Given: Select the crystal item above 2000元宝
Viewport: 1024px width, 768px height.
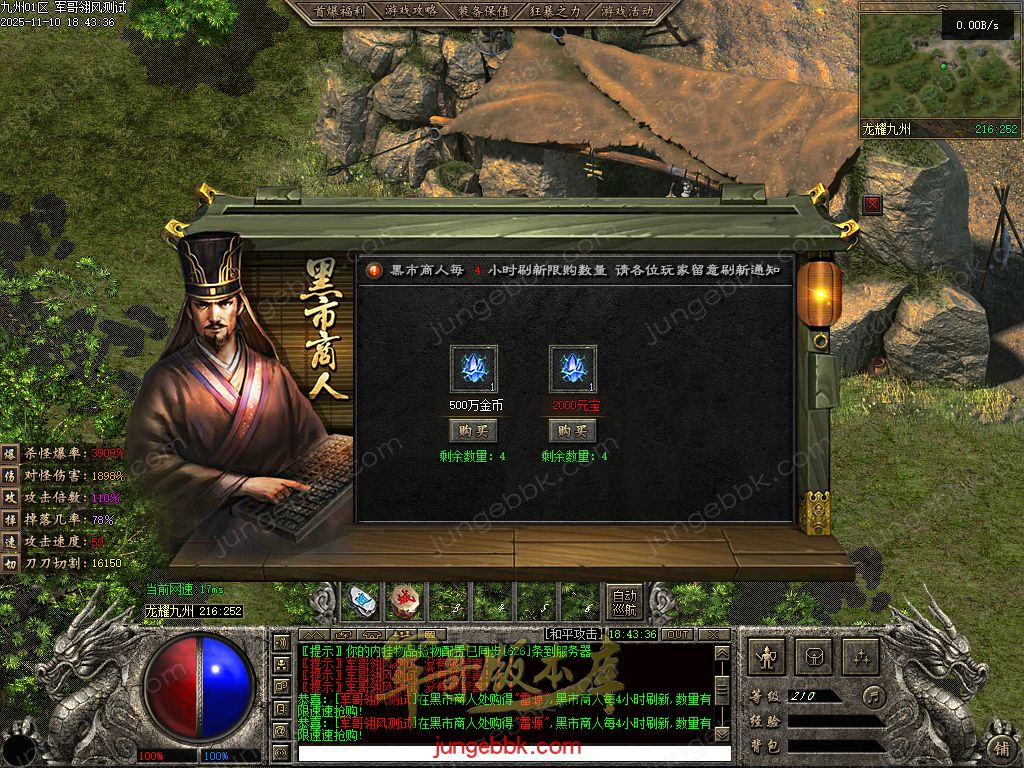Looking at the screenshot, I should (x=573, y=369).
